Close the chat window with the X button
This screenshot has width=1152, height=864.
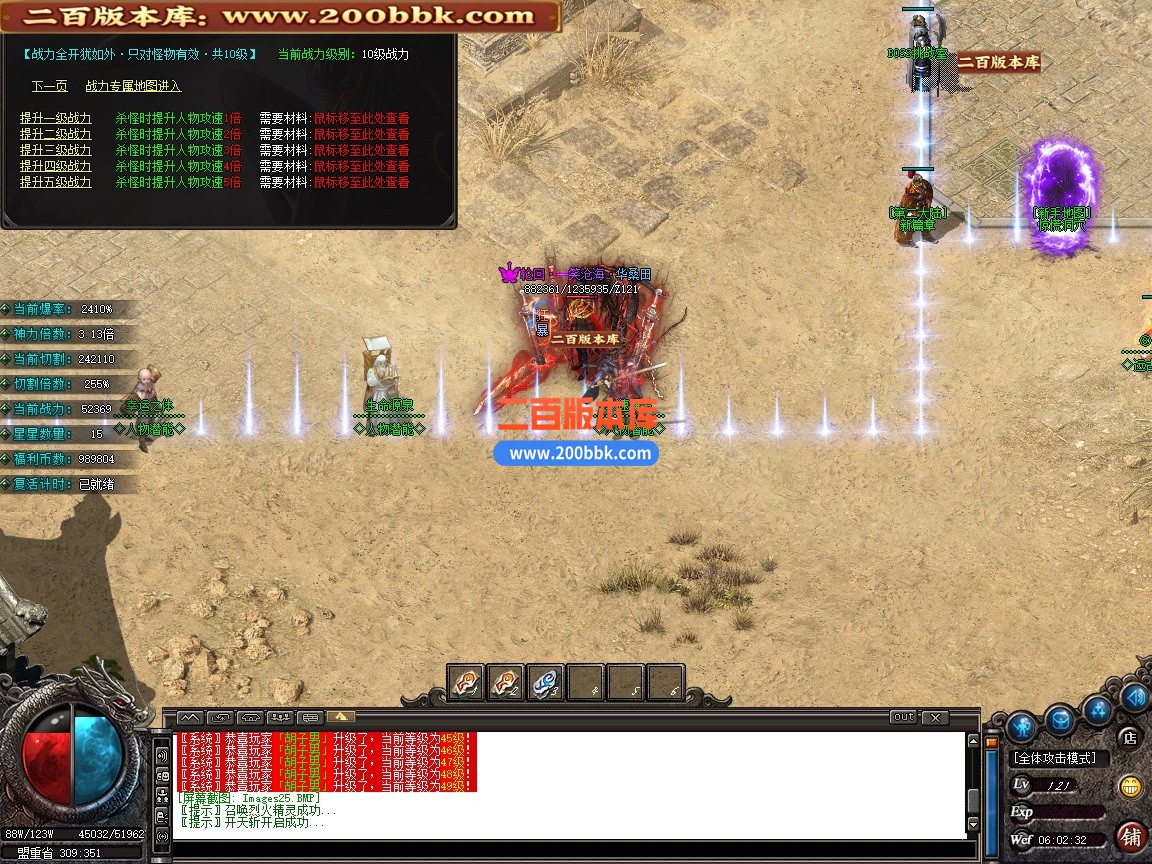click(935, 717)
